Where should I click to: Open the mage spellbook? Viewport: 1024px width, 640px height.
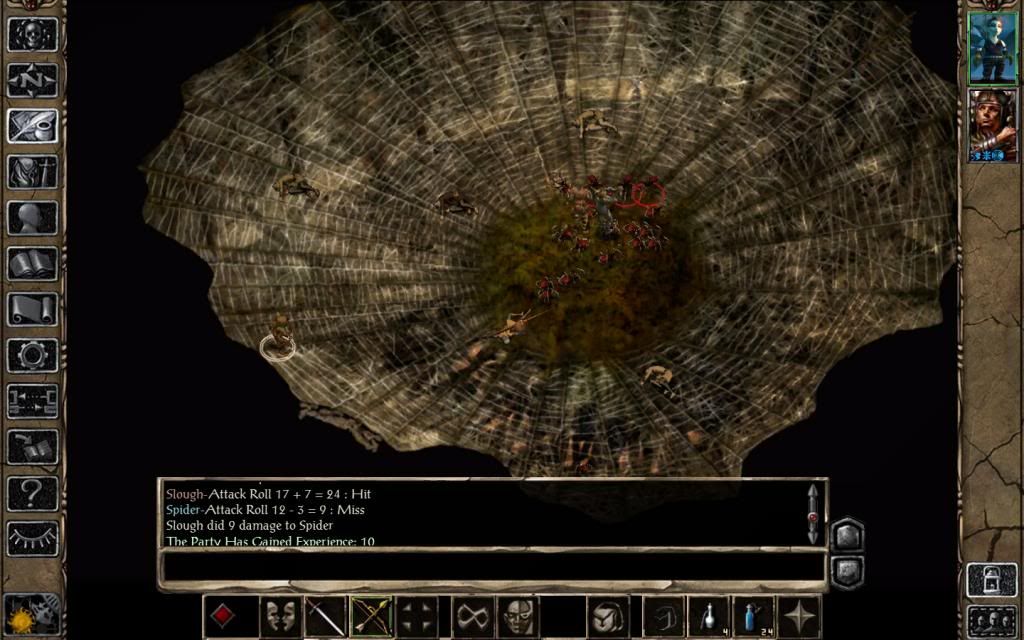32,263
